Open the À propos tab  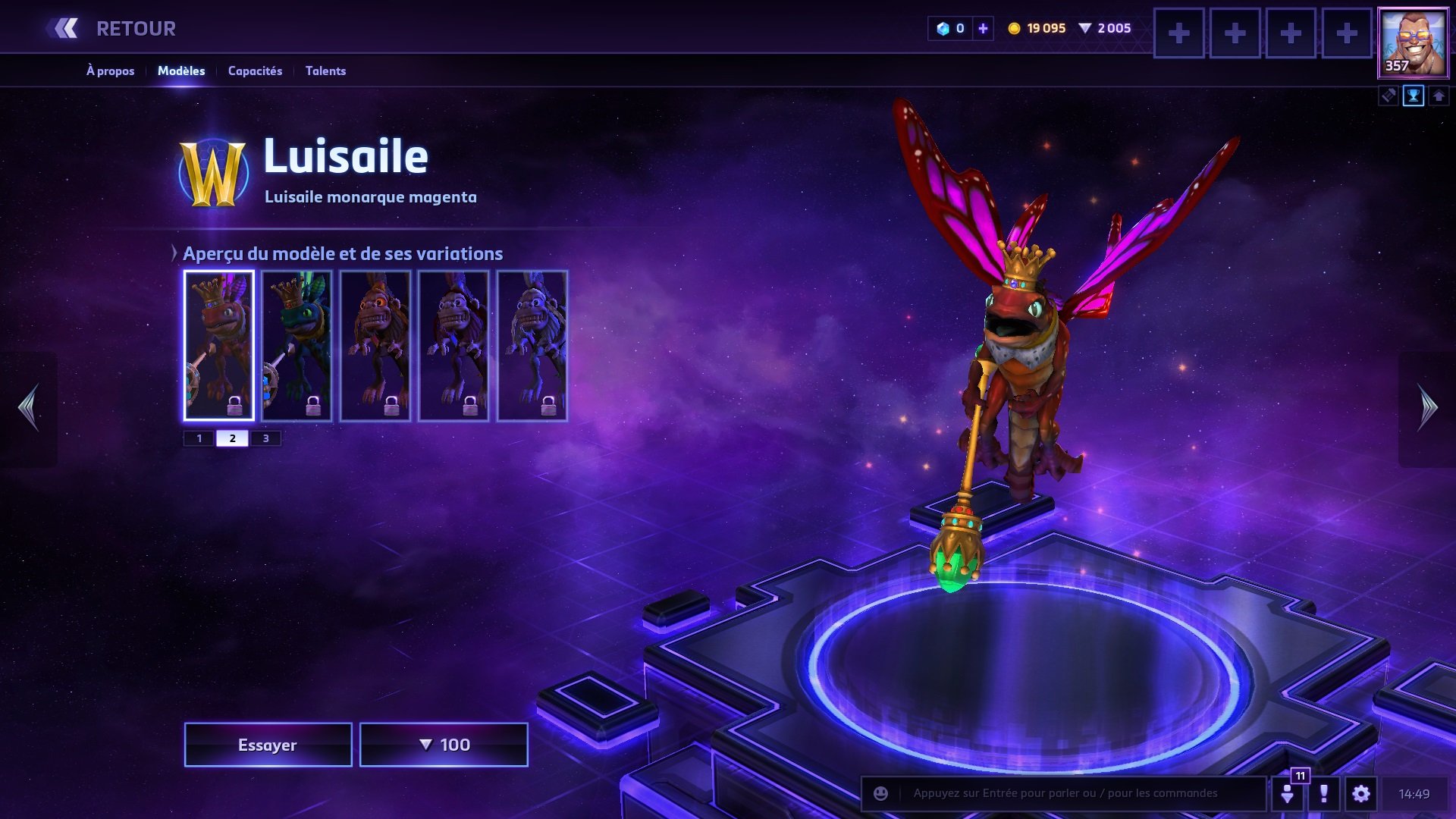coord(110,71)
